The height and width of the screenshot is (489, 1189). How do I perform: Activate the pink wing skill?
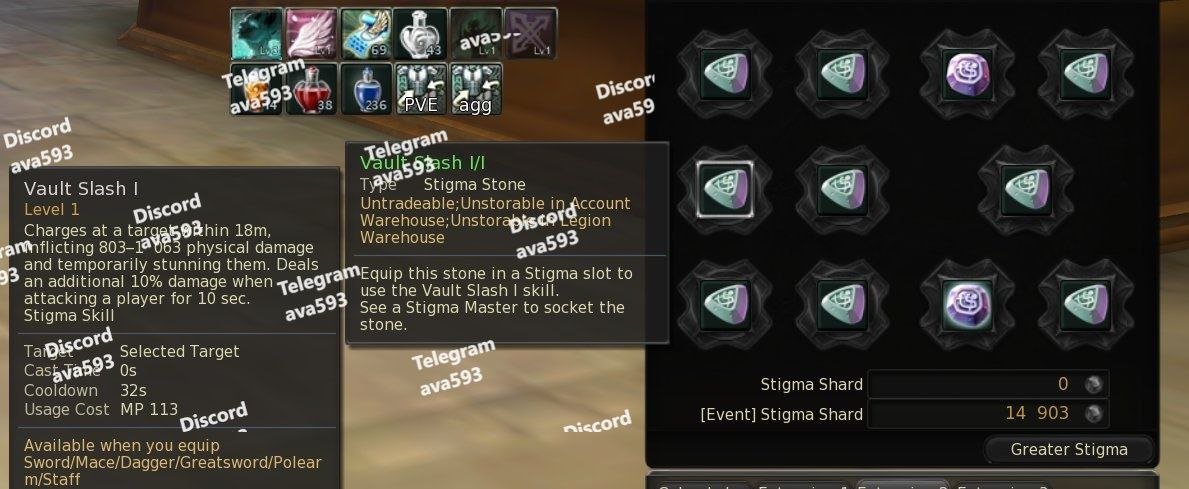coord(311,34)
